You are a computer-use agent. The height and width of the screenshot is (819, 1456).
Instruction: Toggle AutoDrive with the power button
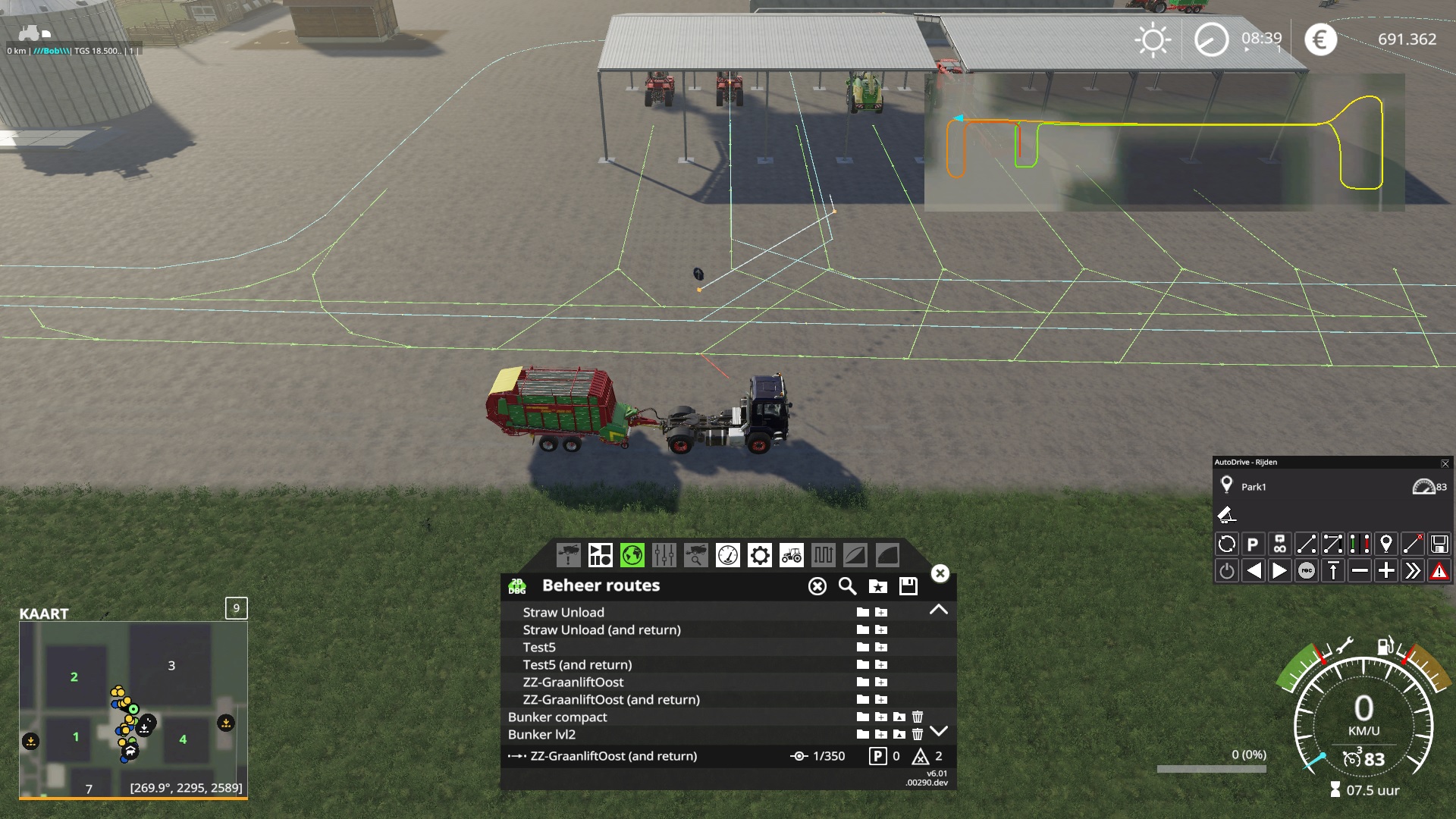pos(1226,570)
